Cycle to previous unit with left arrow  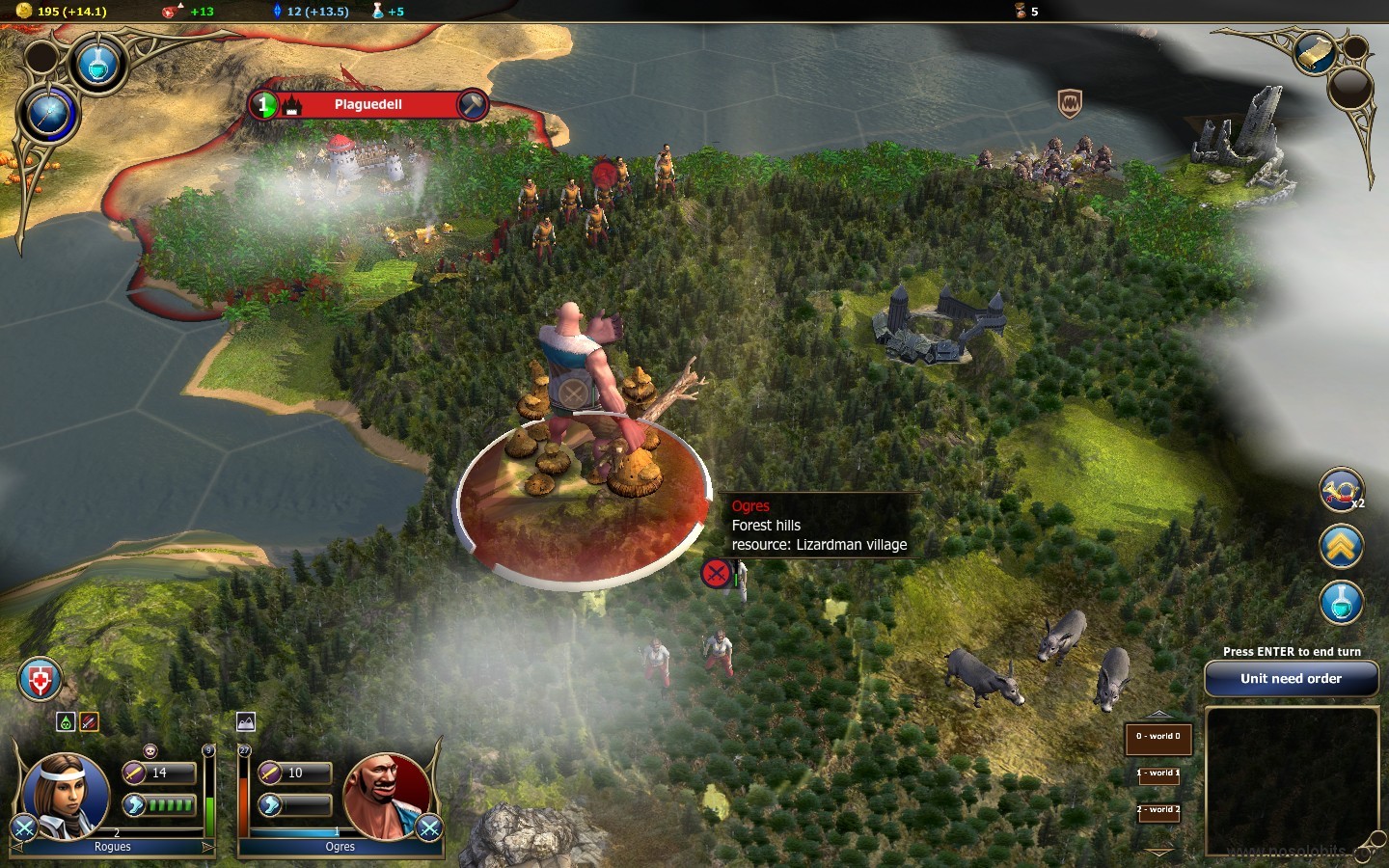(17, 847)
